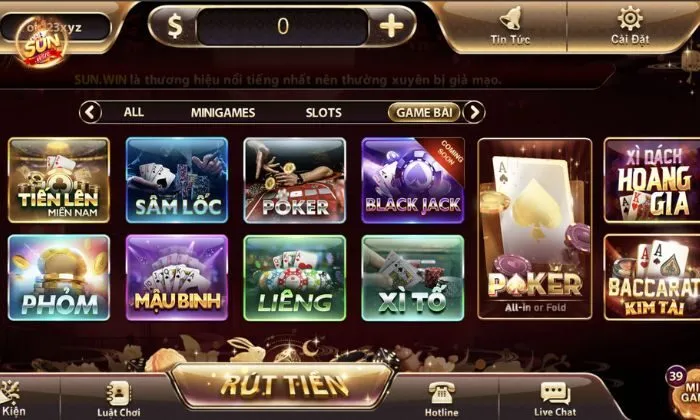The image size is (700, 420).
Task: Launch Tiến Lên Miền Nam game
Action: click(x=59, y=180)
